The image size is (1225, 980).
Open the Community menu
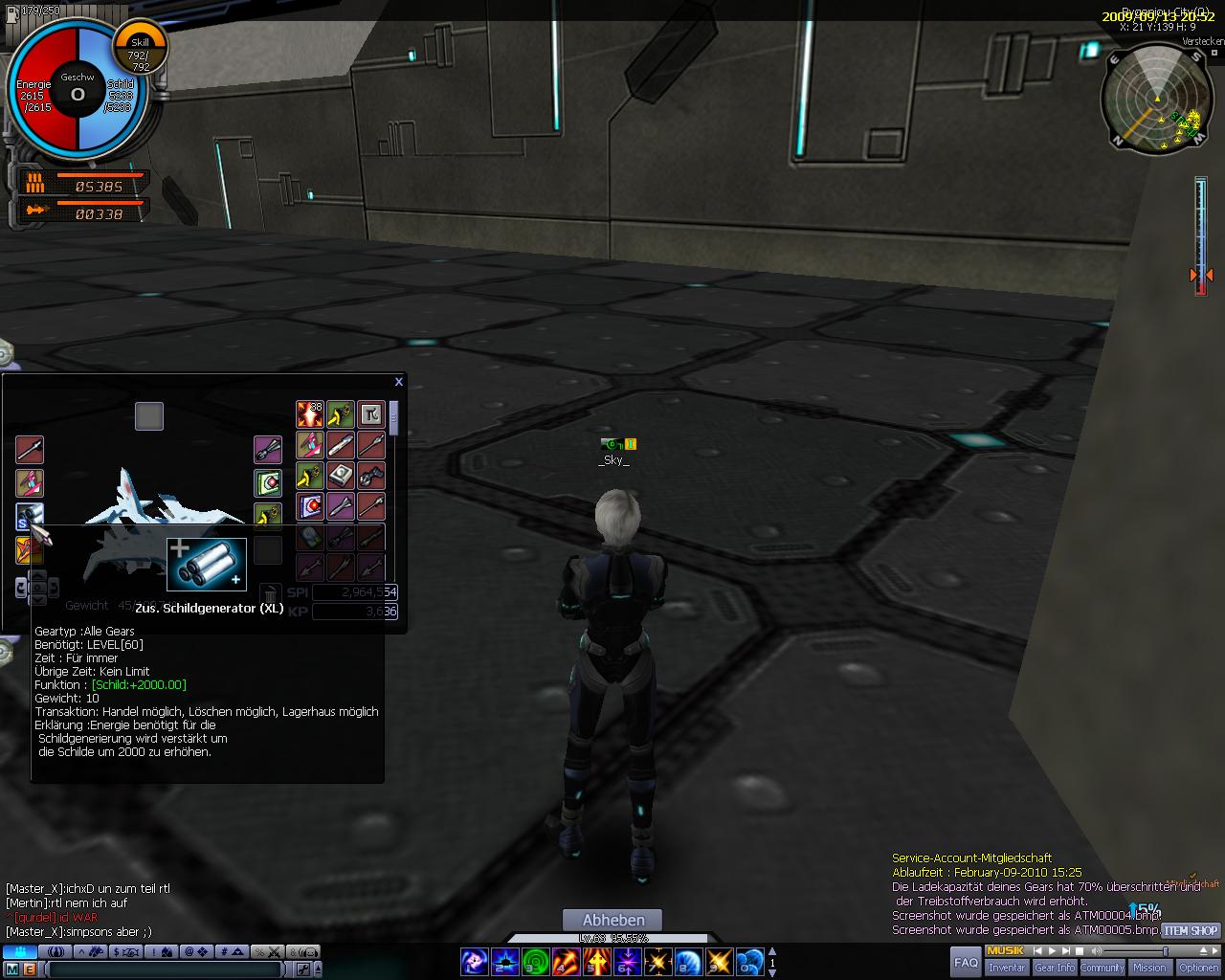1102,968
